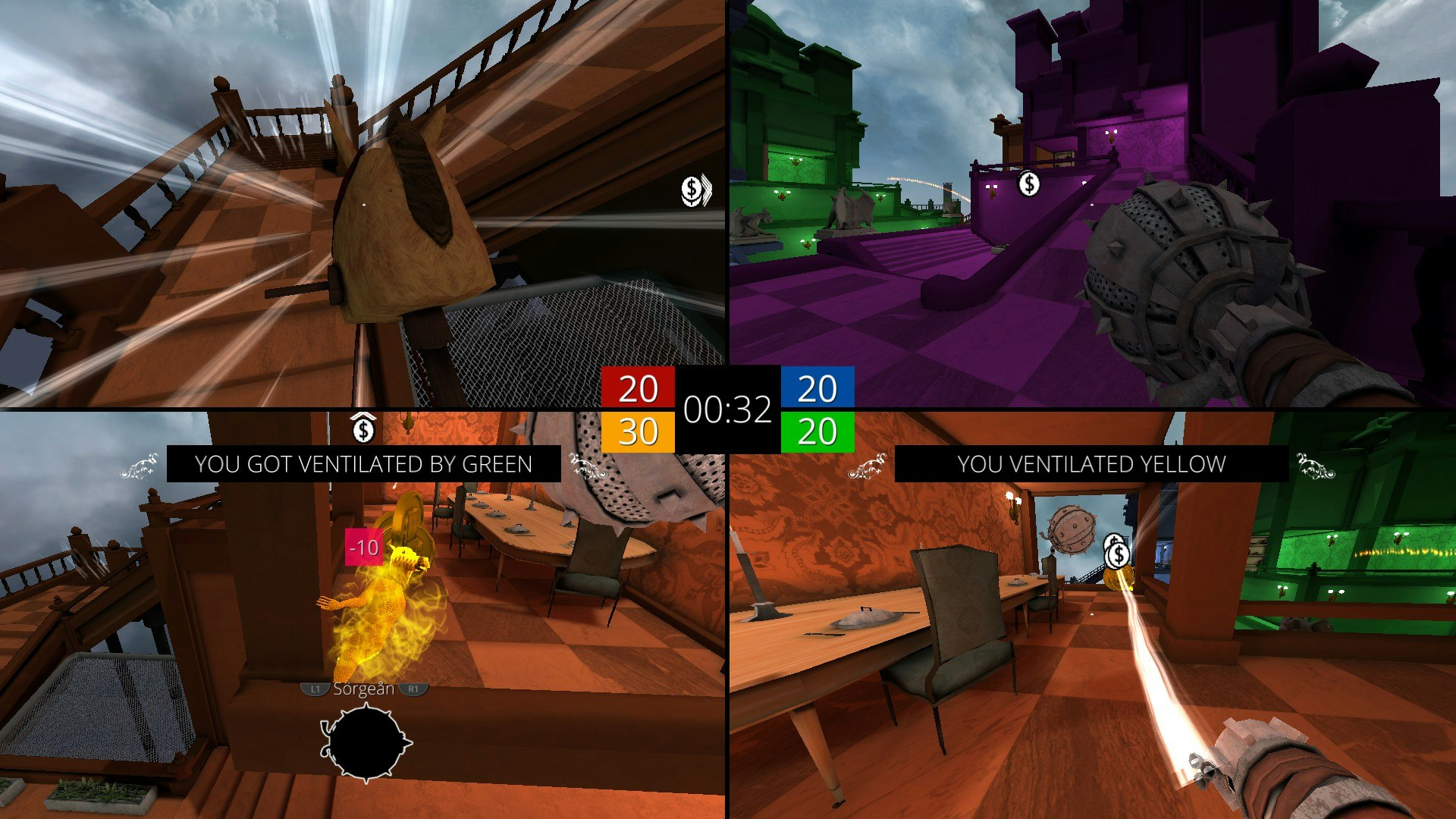1456x819 pixels.
Task: Click the coin icon in the top-left viewport
Action: (x=691, y=190)
